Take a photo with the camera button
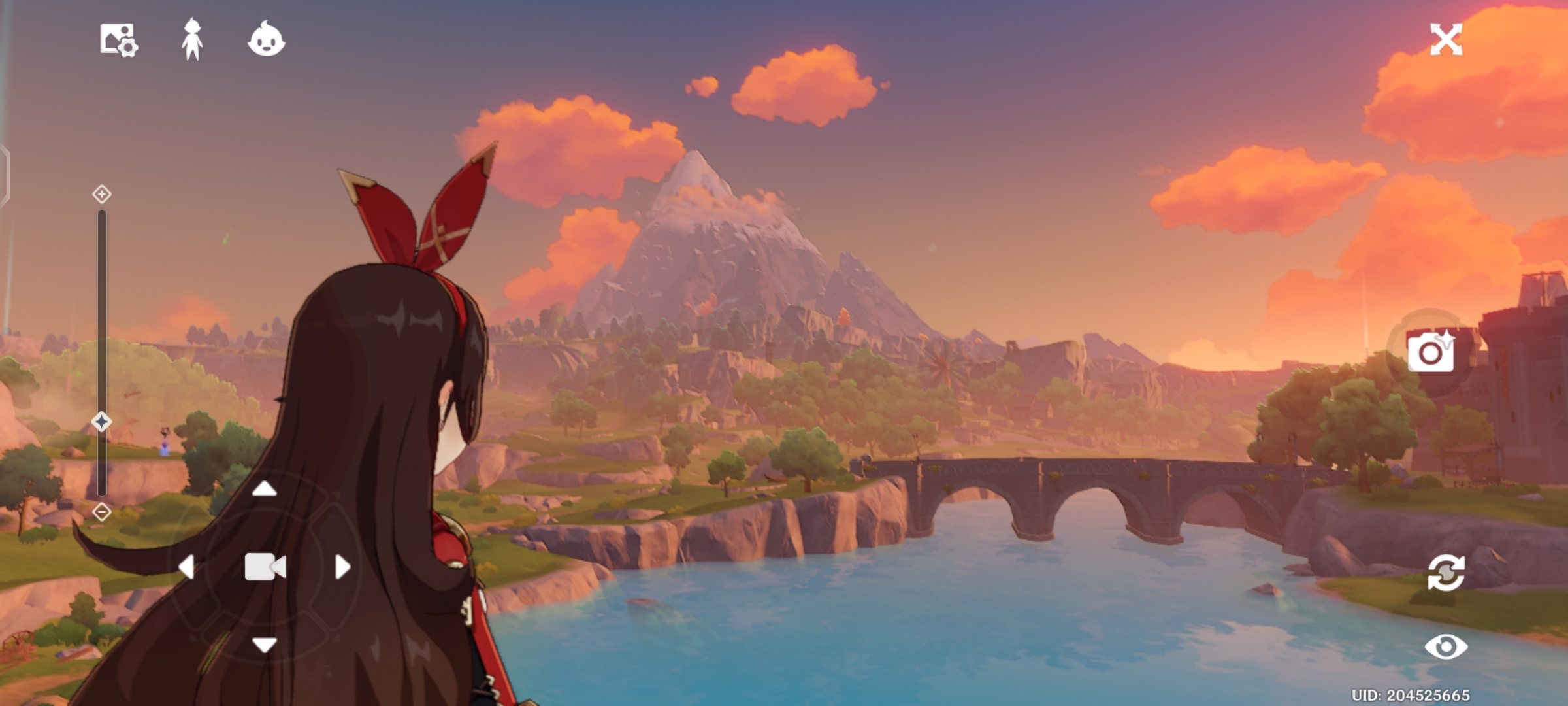The width and height of the screenshot is (1568, 706). pyautogui.click(x=1431, y=352)
